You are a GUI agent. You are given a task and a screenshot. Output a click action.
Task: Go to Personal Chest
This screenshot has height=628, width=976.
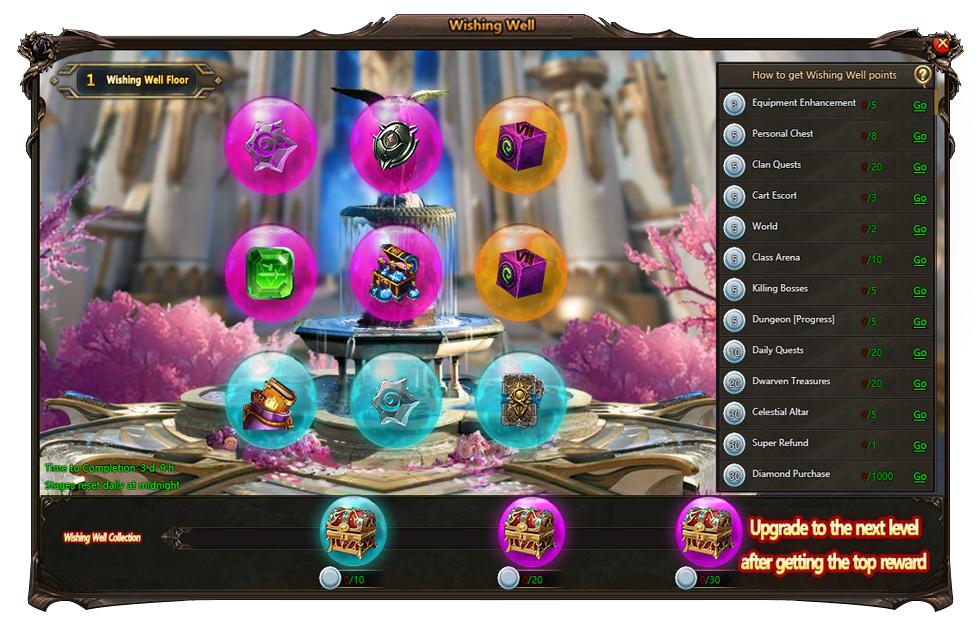919,136
